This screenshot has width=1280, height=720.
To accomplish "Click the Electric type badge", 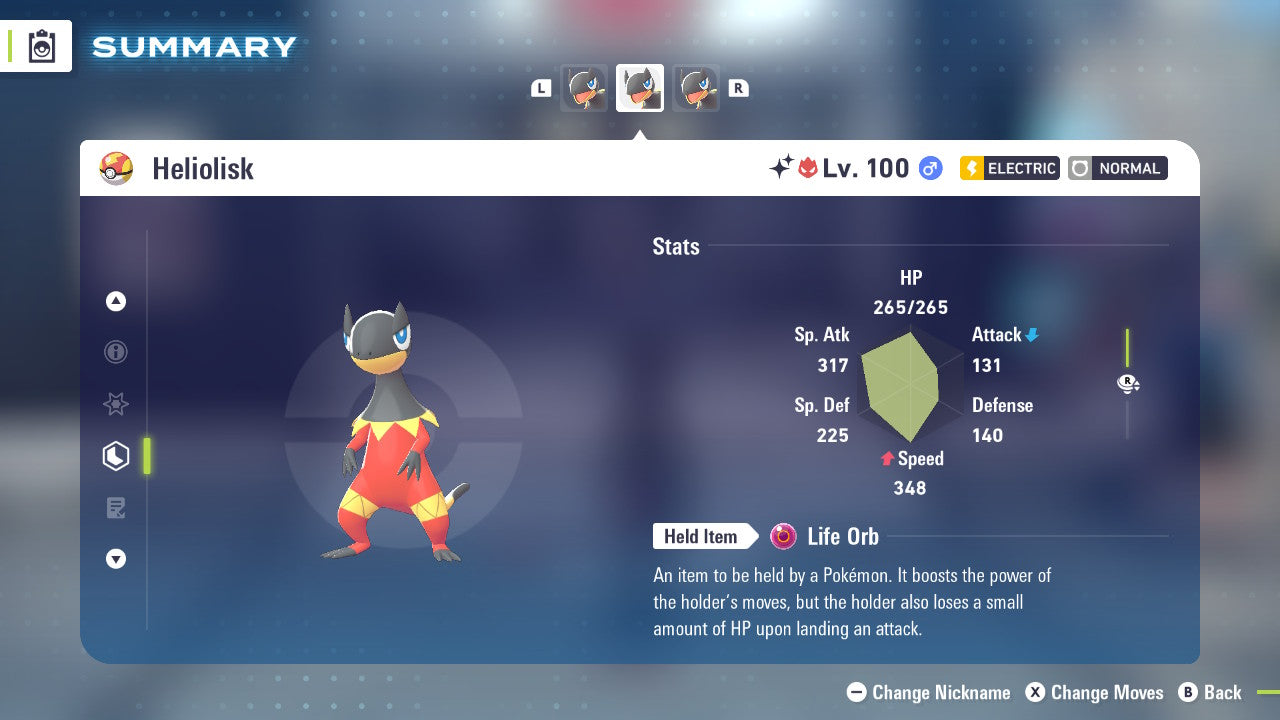I will click(x=1009, y=168).
